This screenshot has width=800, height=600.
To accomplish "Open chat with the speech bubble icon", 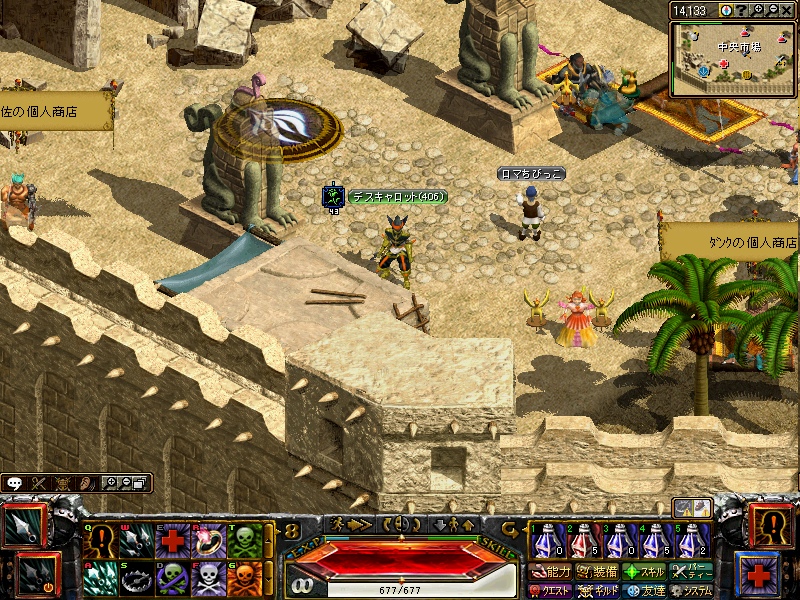I will tap(15, 483).
